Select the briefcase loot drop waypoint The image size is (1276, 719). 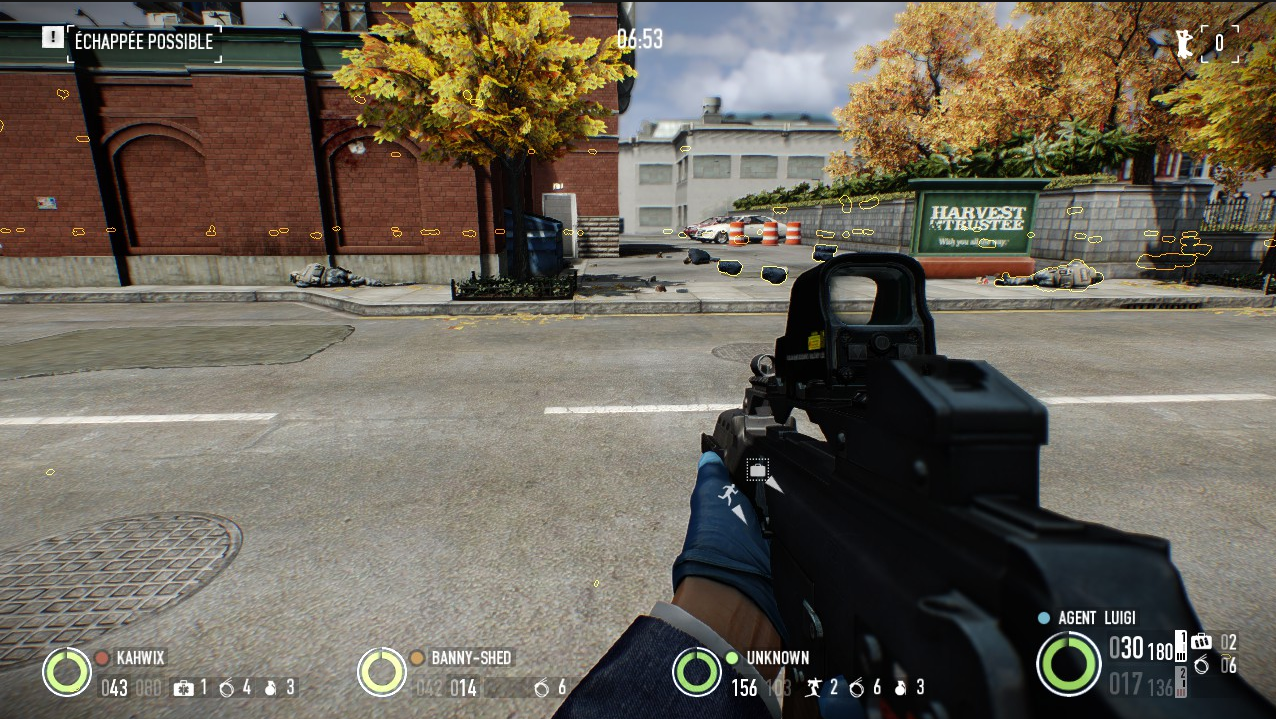[757, 469]
